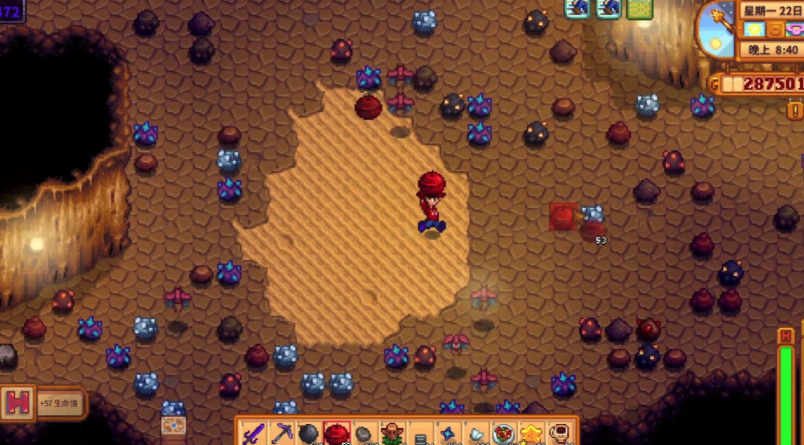Viewport: 804px width, 445px height.
Task: Select the red cherry bomb slot
Action: (337, 435)
